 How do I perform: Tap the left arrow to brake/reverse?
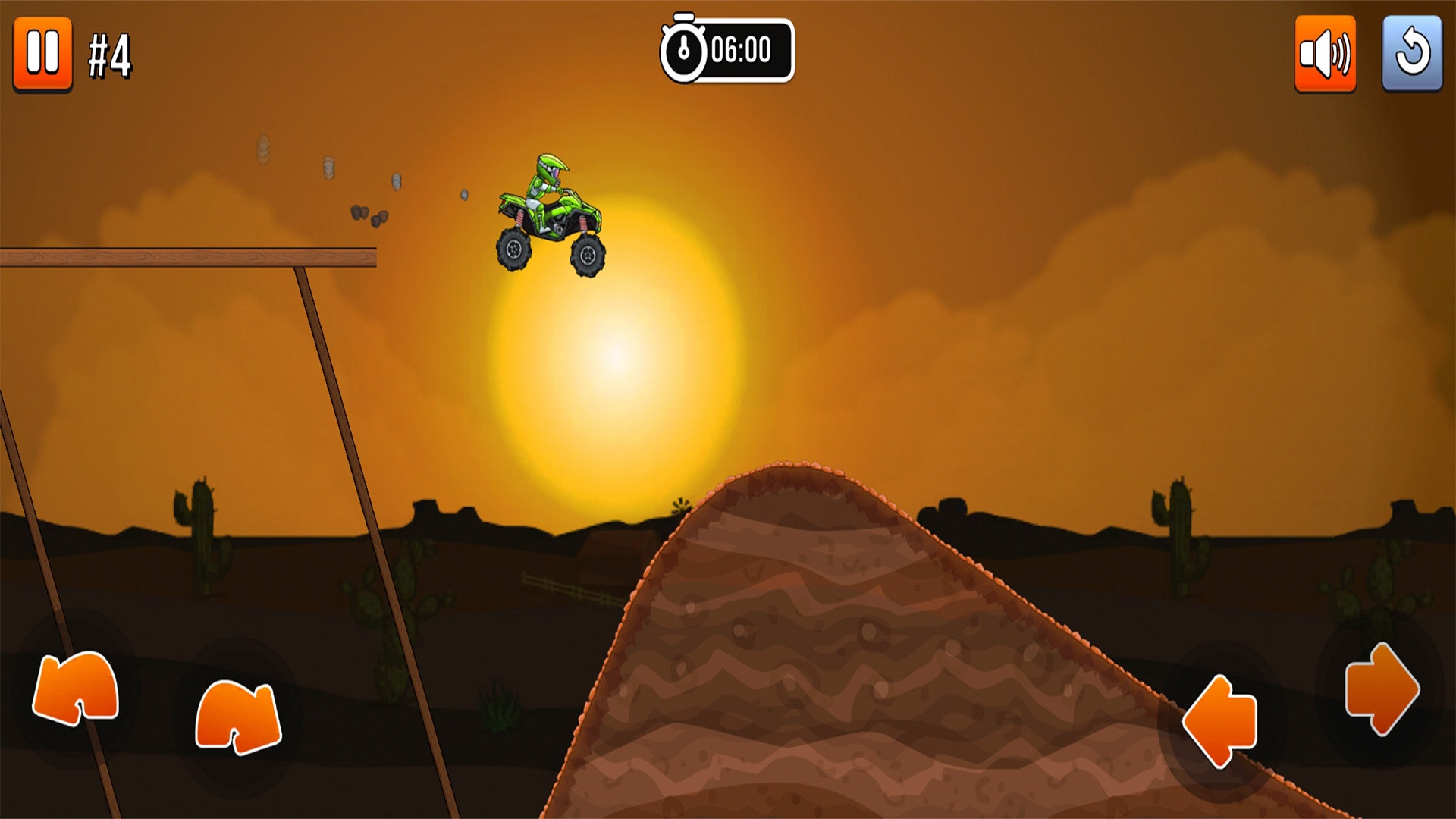[1221, 720]
